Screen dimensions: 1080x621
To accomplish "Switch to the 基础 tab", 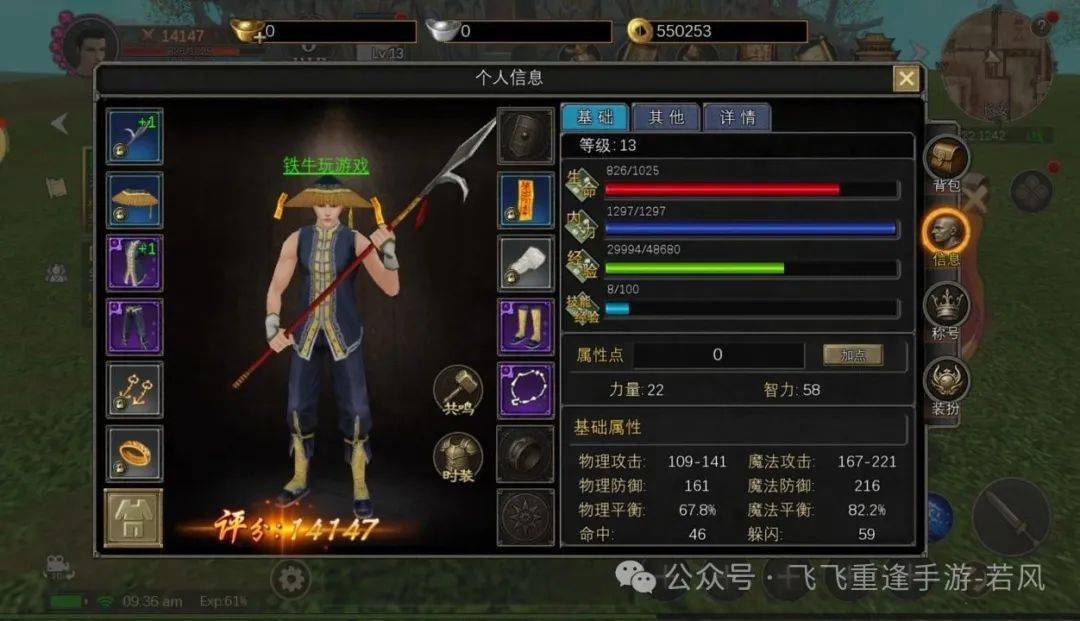I will click(594, 117).
